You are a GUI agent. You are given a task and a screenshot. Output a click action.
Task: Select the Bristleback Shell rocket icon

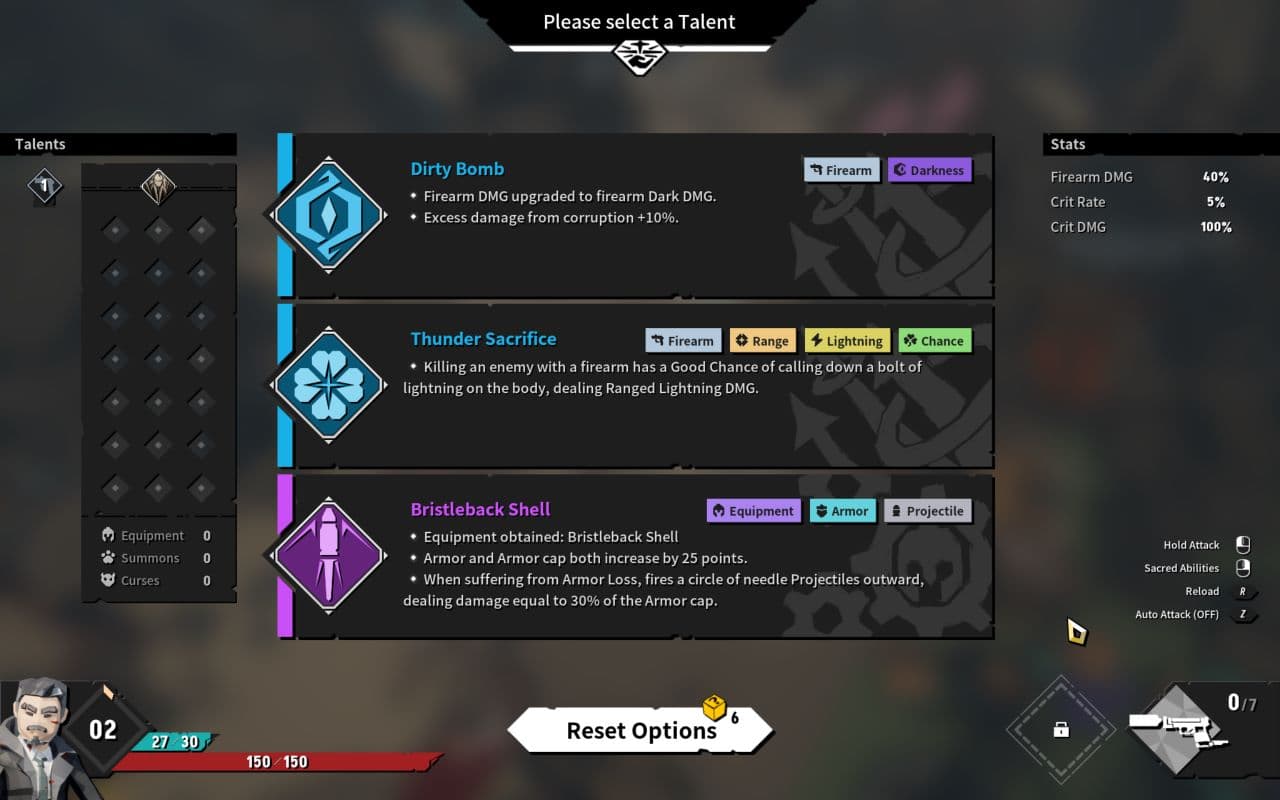[326, 553]
